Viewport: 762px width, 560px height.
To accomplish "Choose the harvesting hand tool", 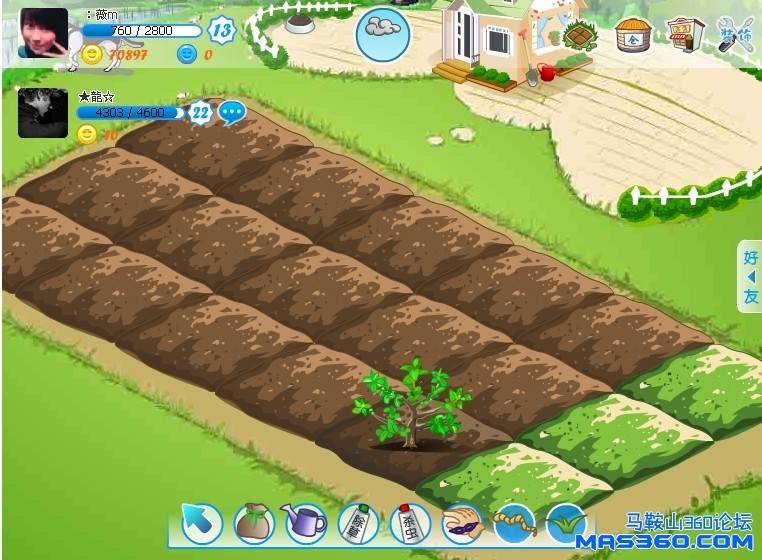I will point(462,521).
